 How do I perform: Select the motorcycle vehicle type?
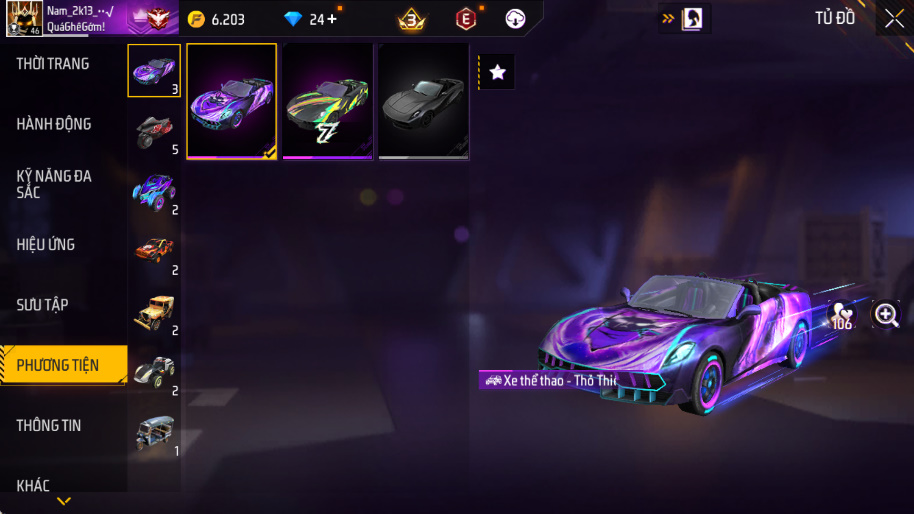[x=154, y=130]
